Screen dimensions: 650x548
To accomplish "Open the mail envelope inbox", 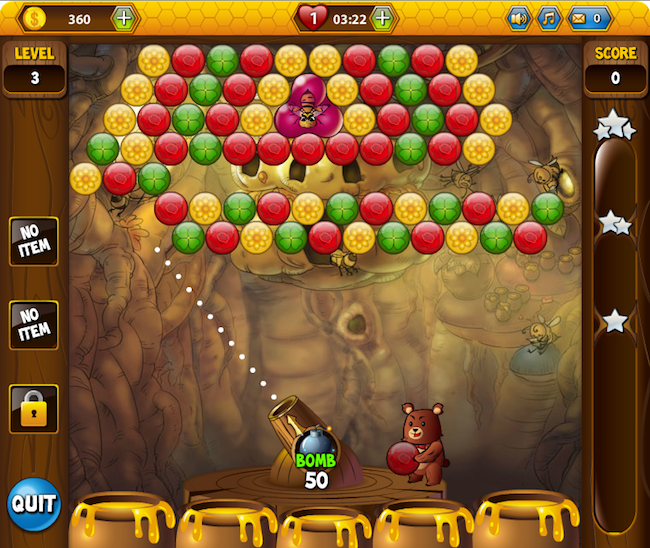I will coord(588,18).
